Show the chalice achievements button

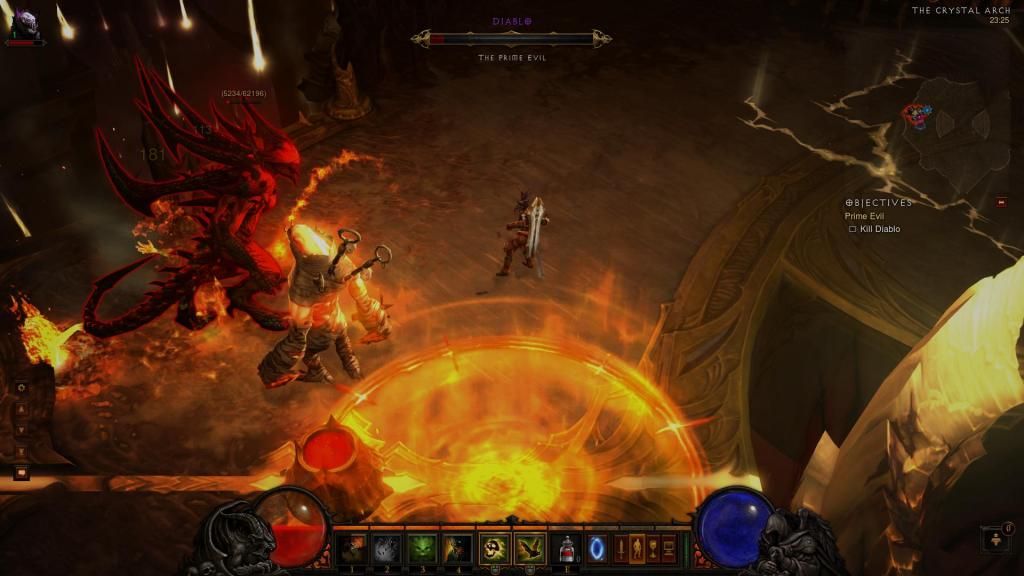(x=652, y=548)
